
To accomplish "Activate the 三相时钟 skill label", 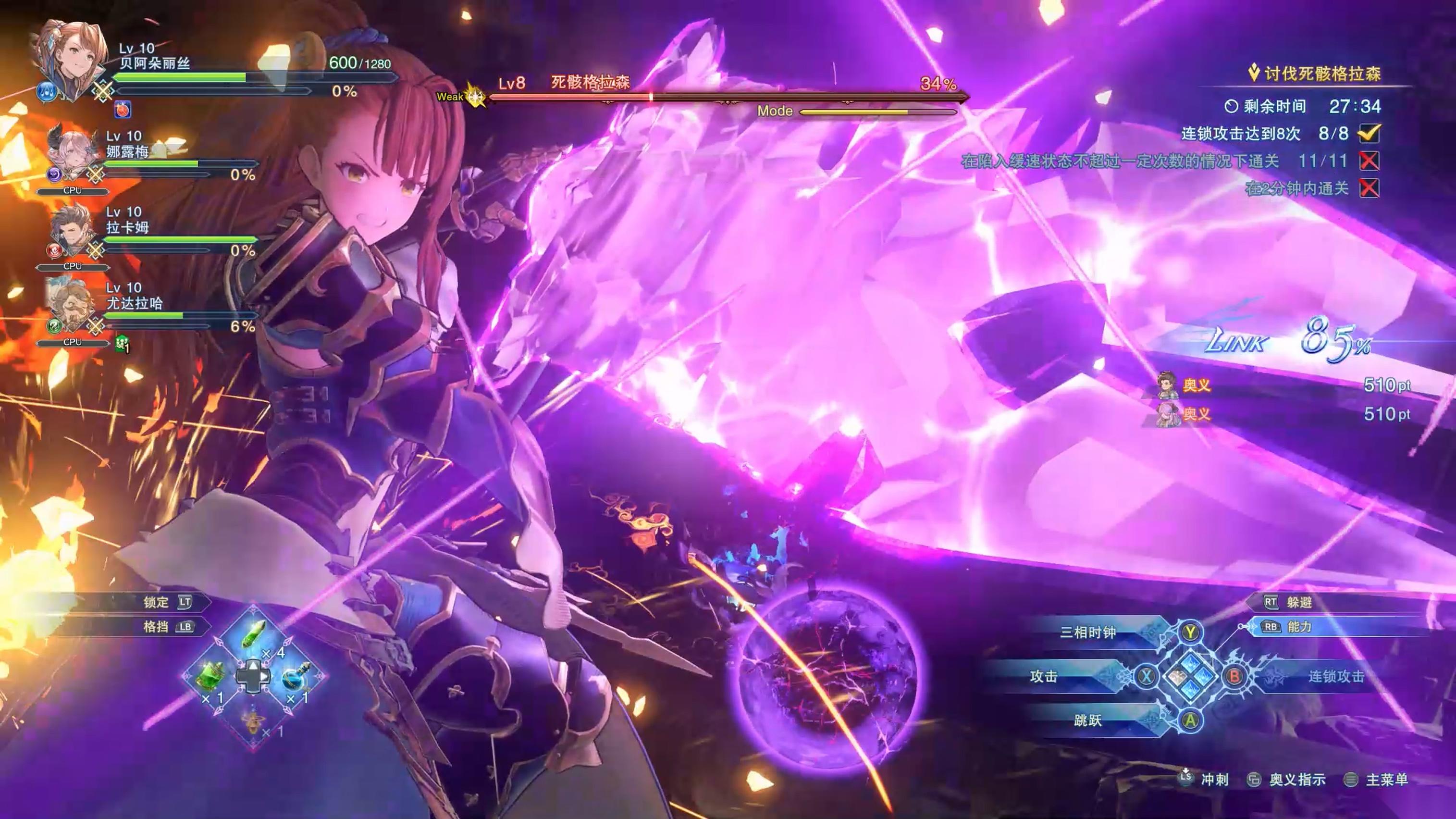I will (x=1088, y=632).
